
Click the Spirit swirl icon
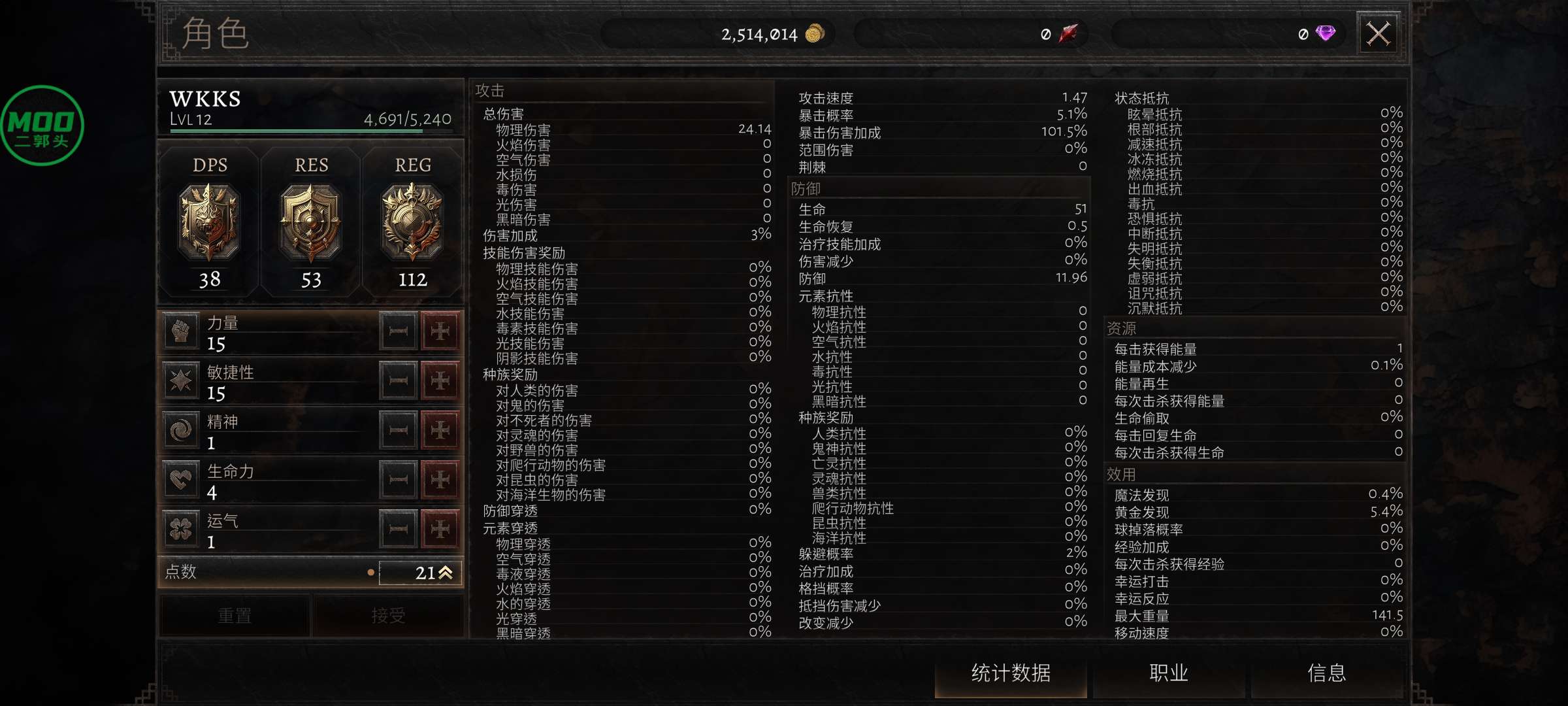(181, 430)
